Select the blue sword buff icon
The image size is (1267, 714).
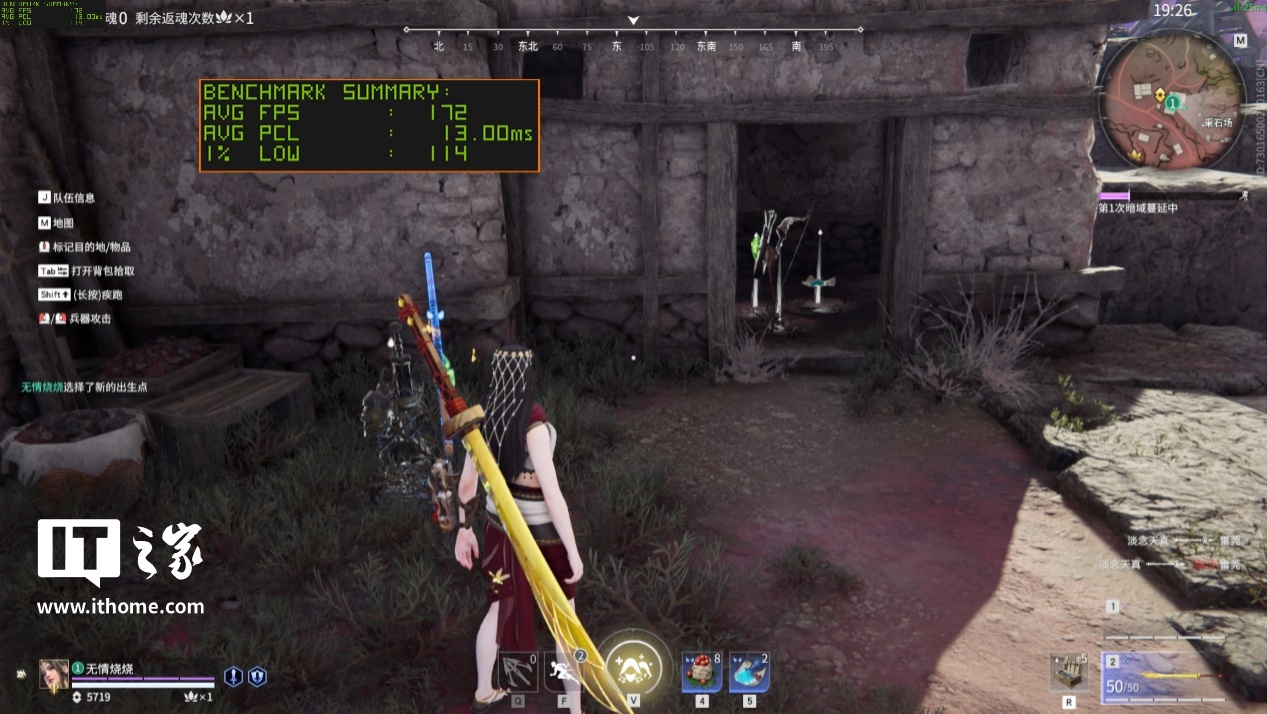click(233, 677)
